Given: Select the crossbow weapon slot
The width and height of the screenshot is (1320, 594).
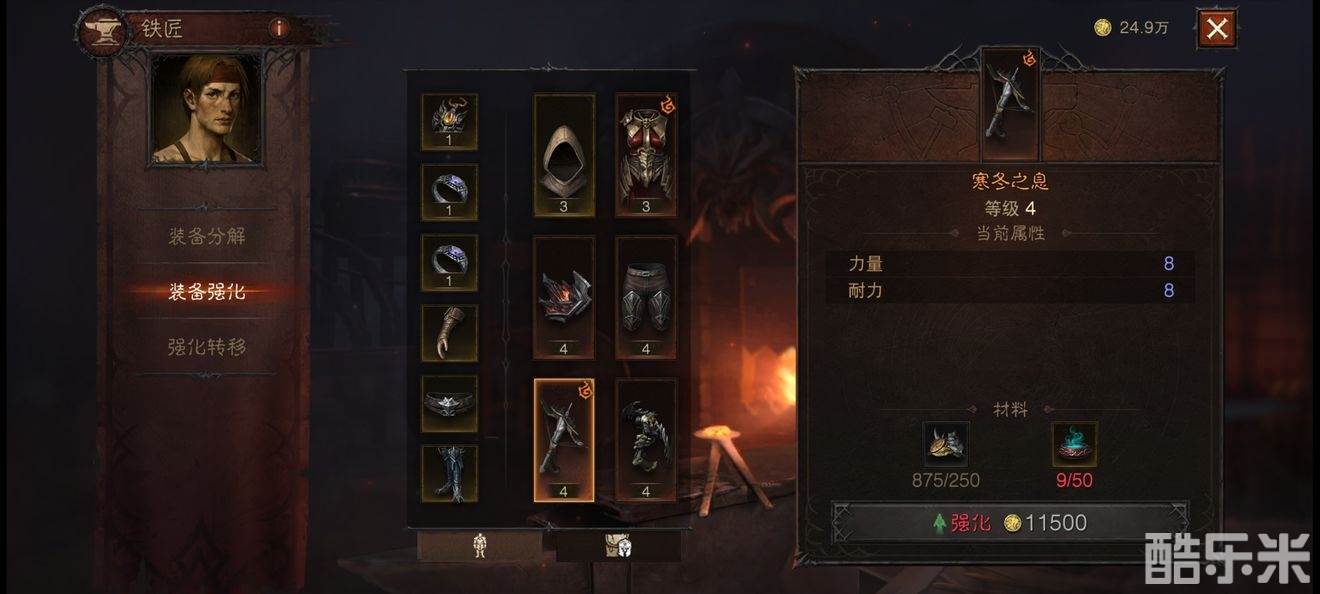Looking at the screenshot, I should pyautogui.click(x=564, y=439).
